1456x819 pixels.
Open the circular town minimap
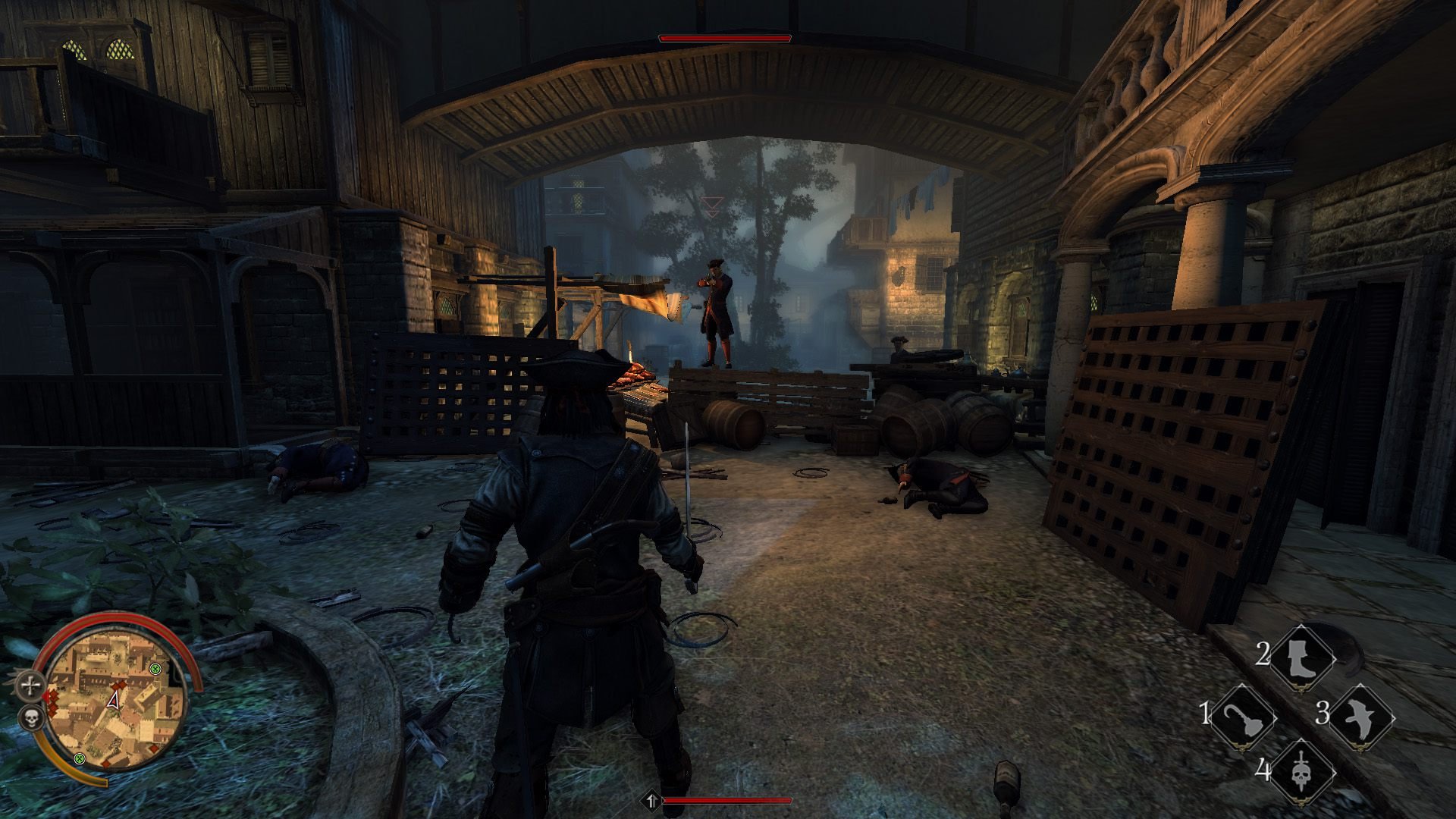coord(114,703)
